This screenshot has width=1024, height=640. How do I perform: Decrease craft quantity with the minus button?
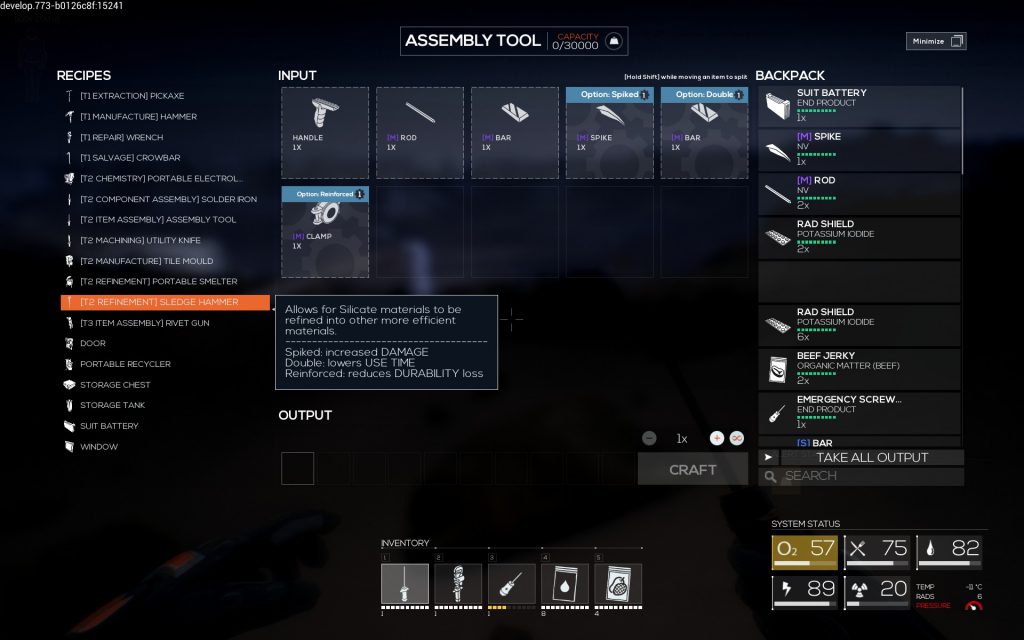650,438
